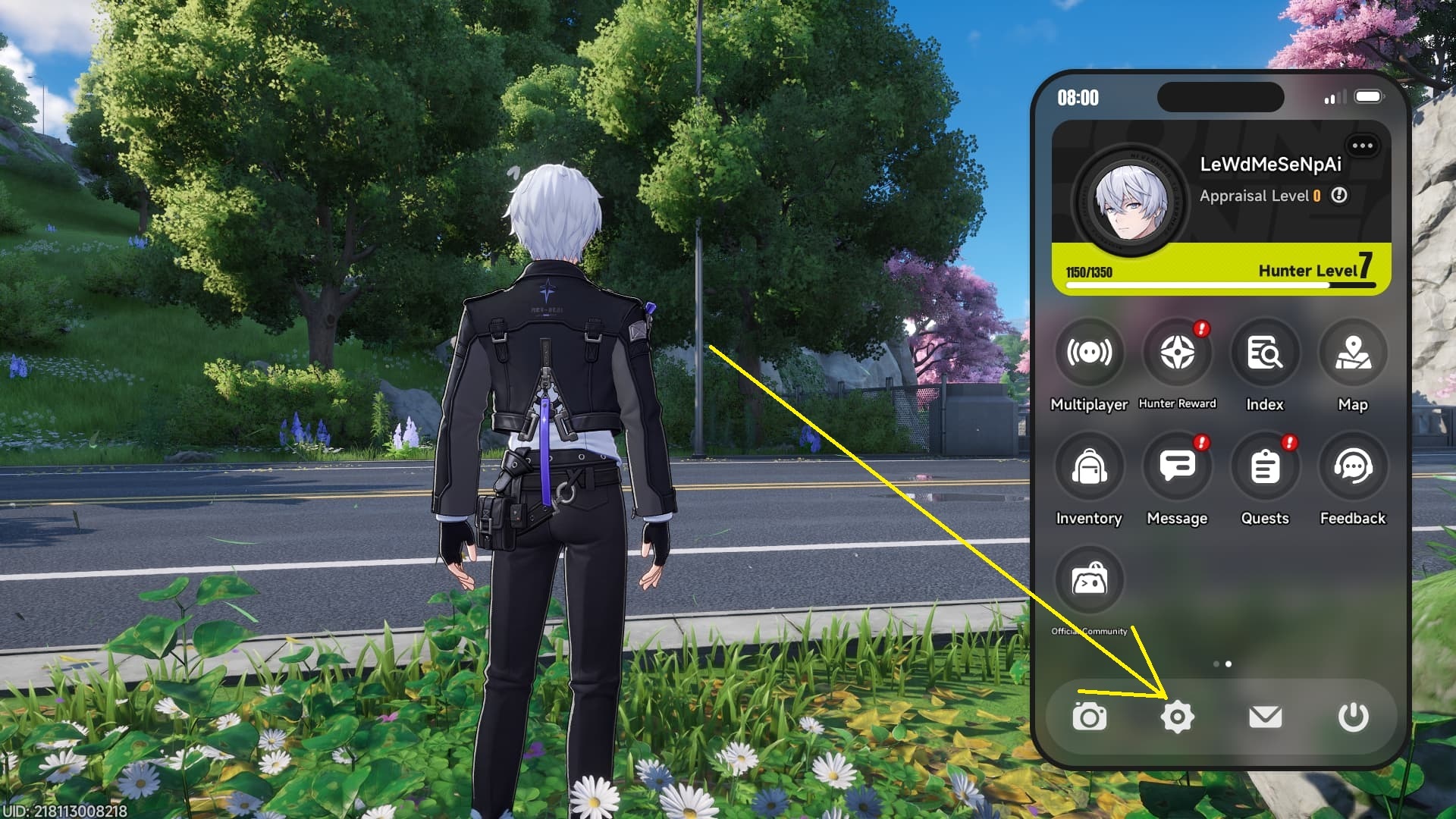The width and height of the screenshot is (1456, 819).
Task: Open the Multiplayer app
Action: pyautogui.click(x=1089, y=353)
